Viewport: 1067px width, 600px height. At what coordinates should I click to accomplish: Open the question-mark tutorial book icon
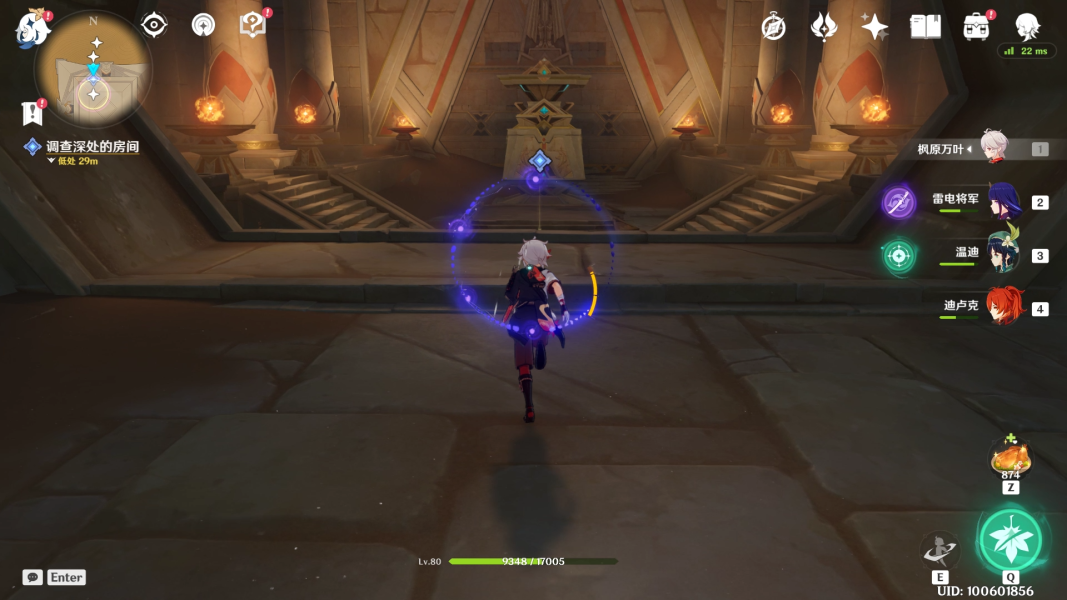coord(253,25)
